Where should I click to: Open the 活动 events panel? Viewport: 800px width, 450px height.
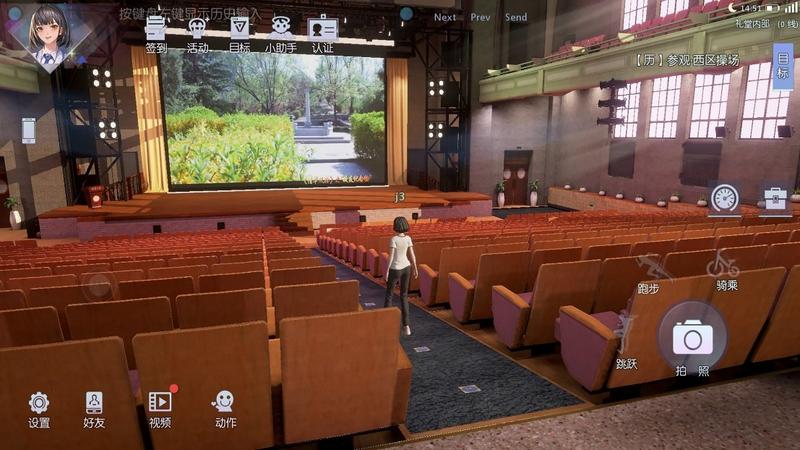pyautogui.click(x=197, y=32)
